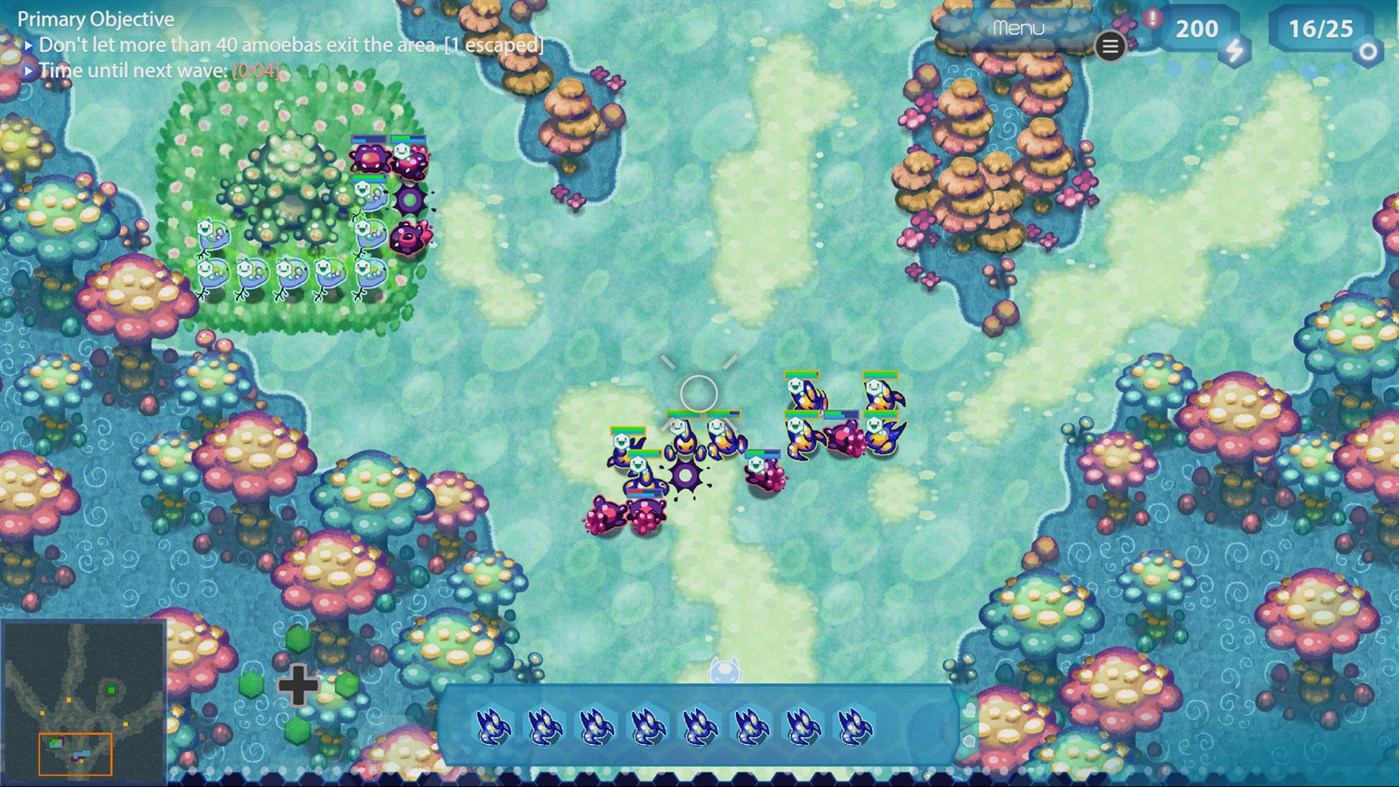Click the lower glove icon right of the hotbar
Screen dimensions: 1399x787
pyautogui.click(x=968, y=742)
